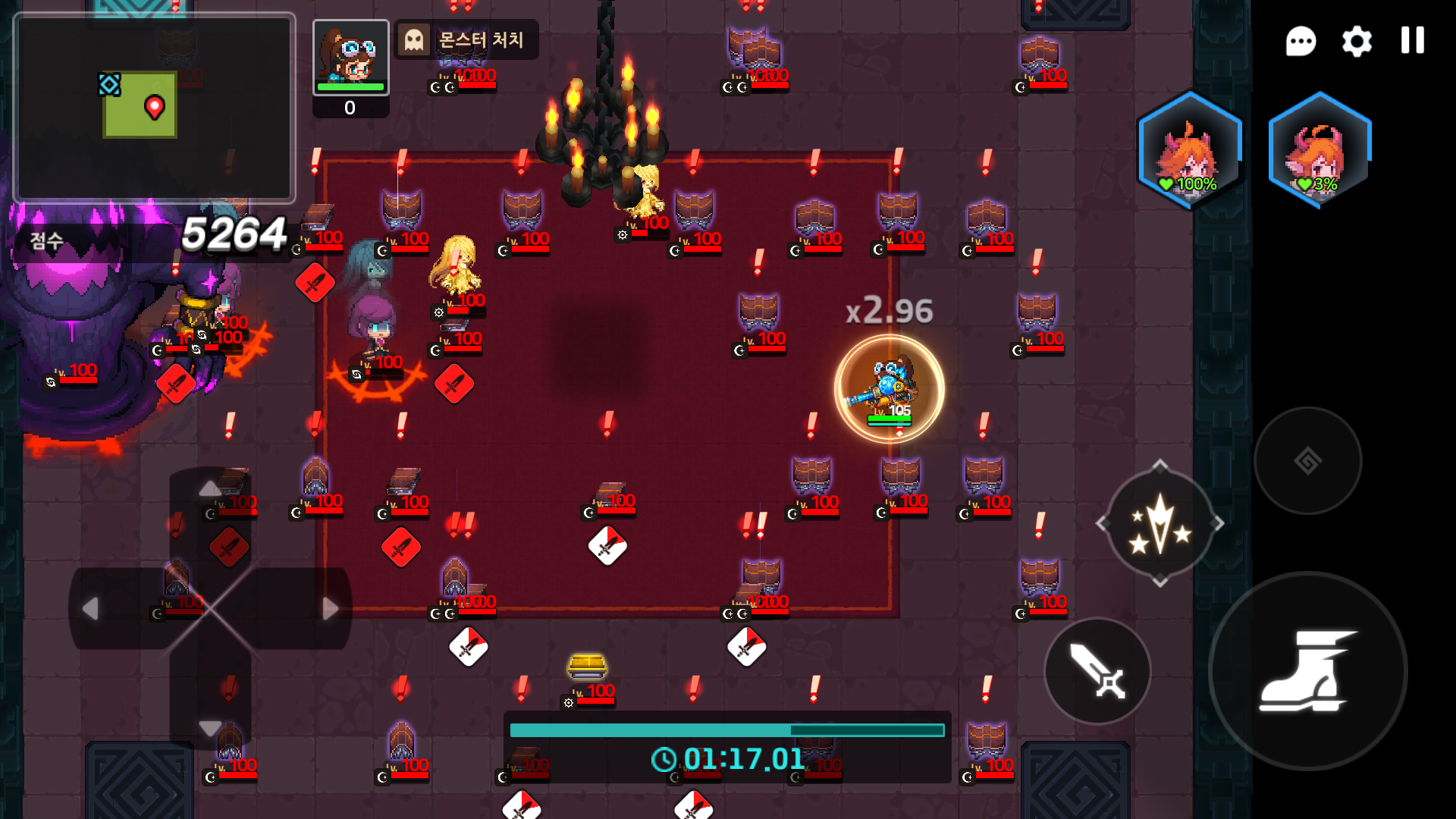Open the settings gear
Image resolution: width=1456 pixels, height=819 pixels.
pyautogui.click(x=1357, y=41)
